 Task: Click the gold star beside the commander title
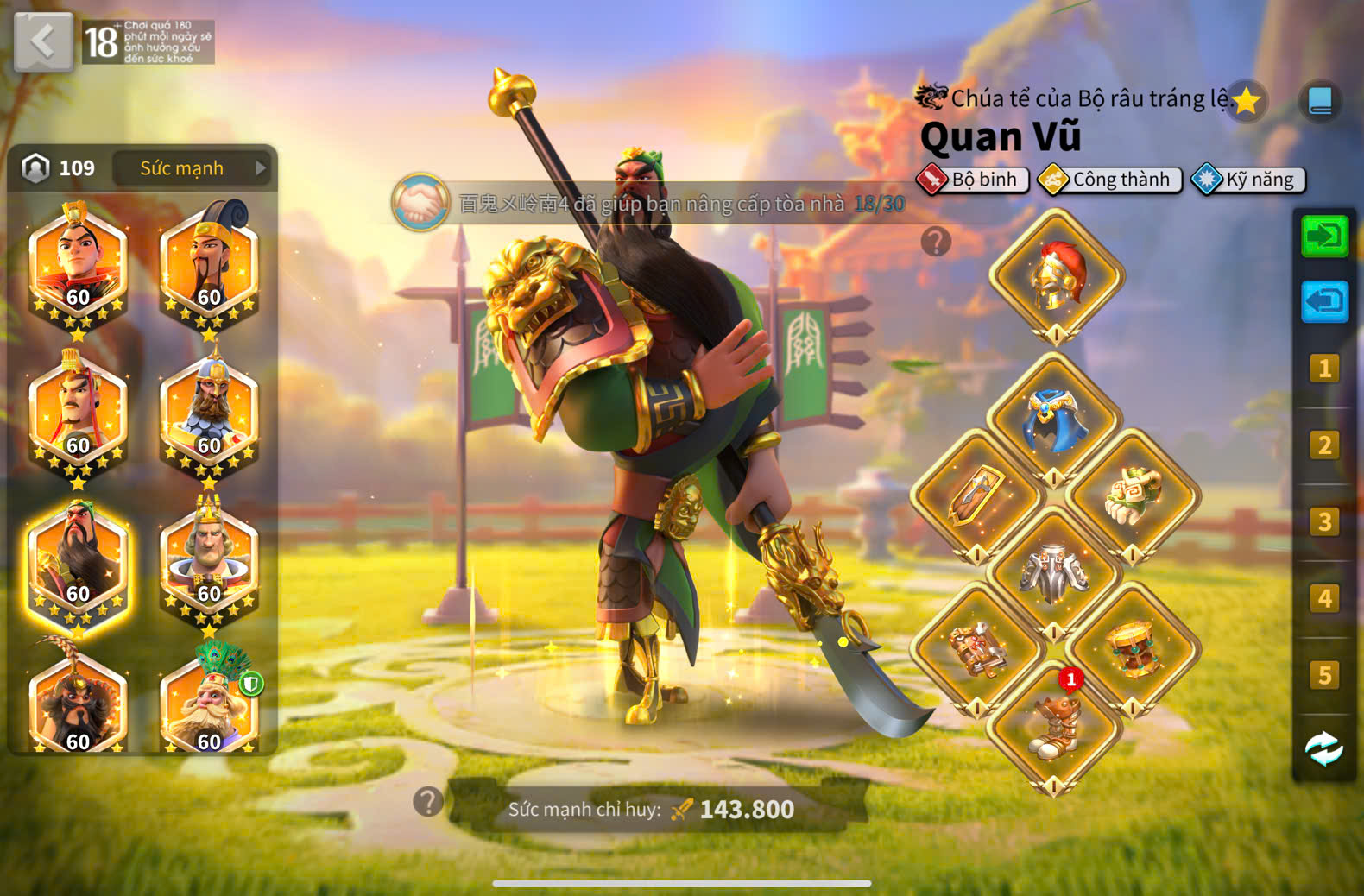pyautogui.click(x=1246, y=102)
